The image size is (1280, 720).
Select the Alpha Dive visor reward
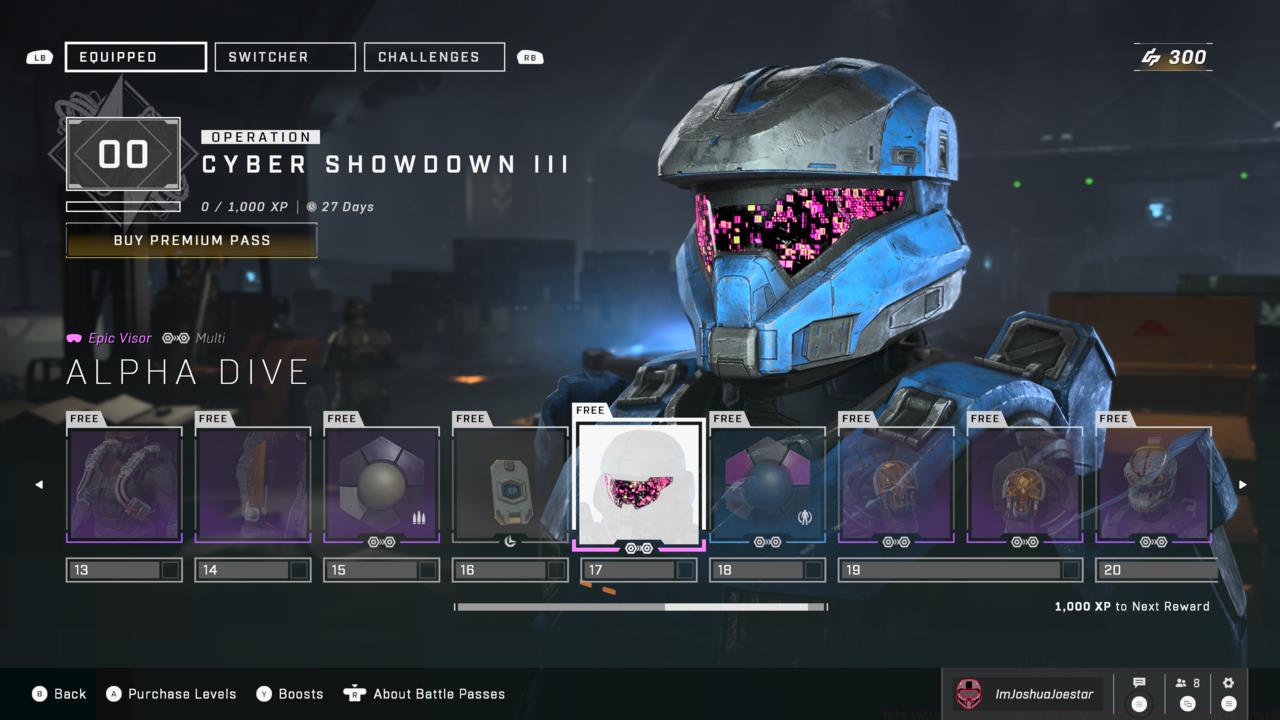[639, 482]
